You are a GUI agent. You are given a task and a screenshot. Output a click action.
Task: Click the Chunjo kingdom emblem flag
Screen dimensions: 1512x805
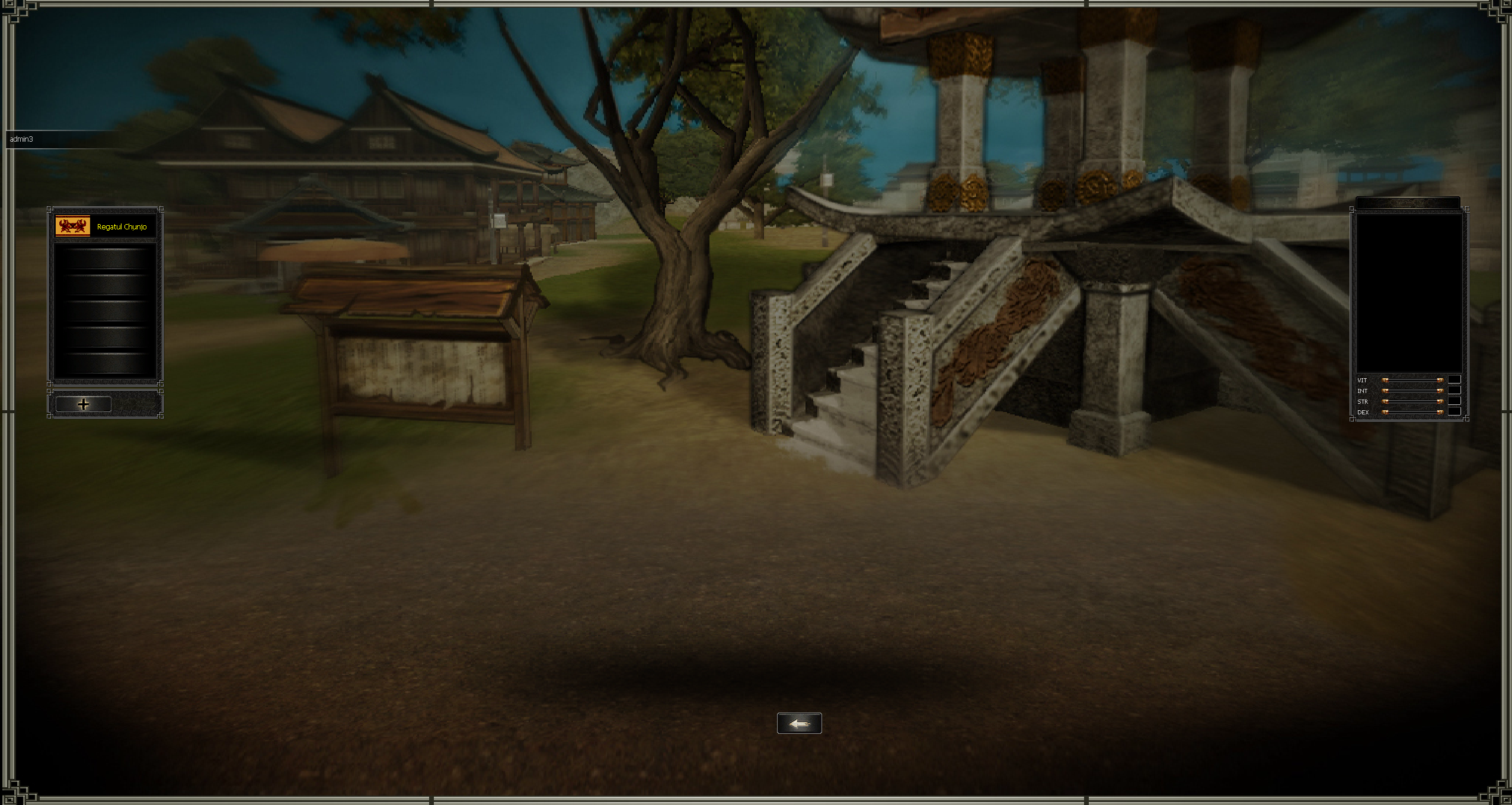(x=72, y=226)
